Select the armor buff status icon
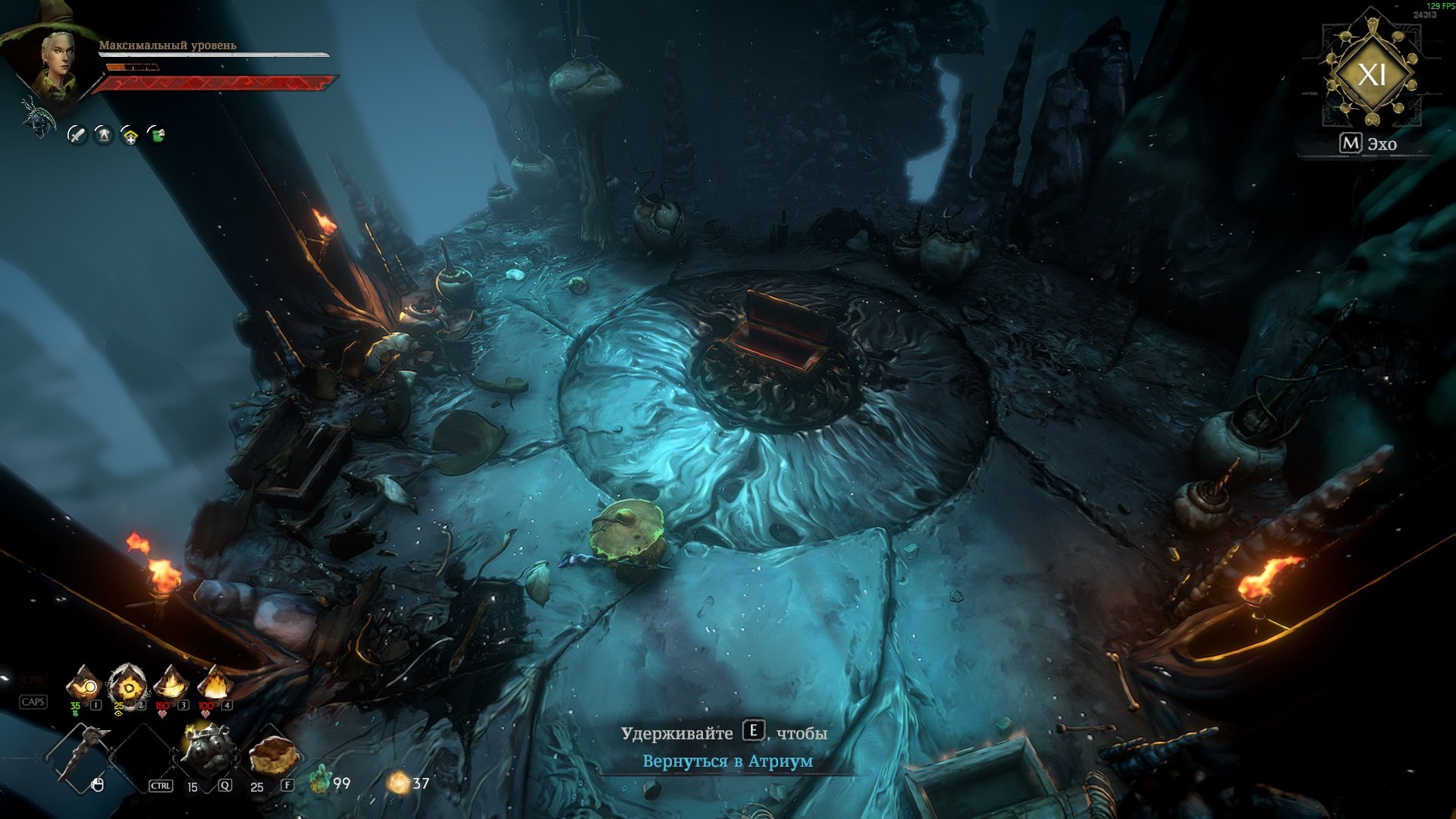Image resolution: width=1456 pixels, height=819 pixels. 103,135
